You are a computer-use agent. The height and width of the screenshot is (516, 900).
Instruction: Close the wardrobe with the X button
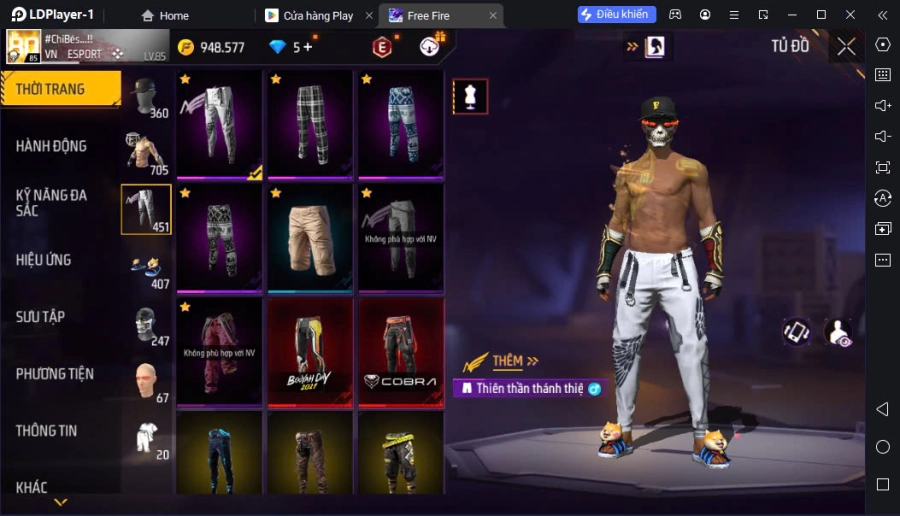[x=846, y=46]
